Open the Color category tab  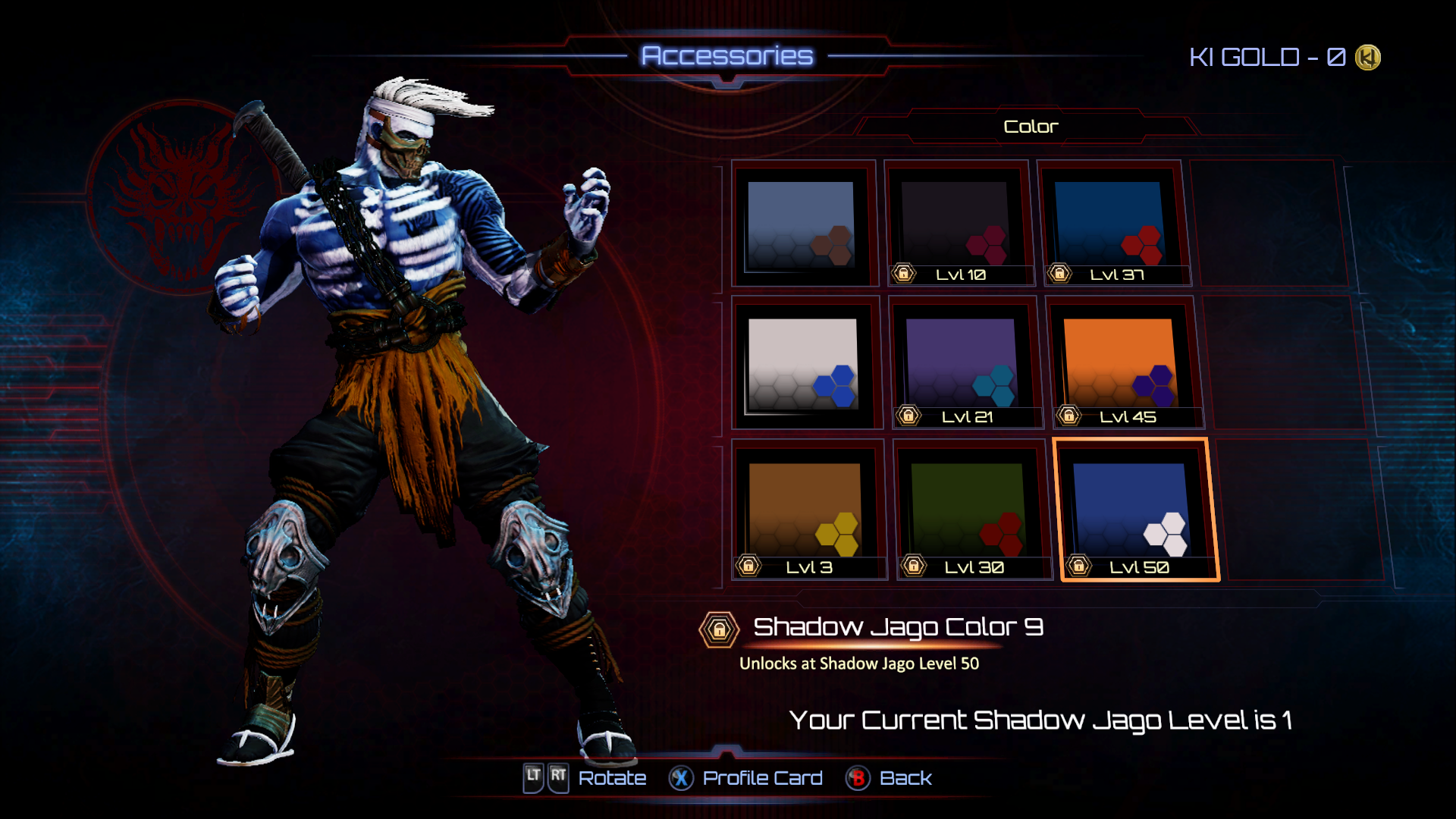(1030, 127)
